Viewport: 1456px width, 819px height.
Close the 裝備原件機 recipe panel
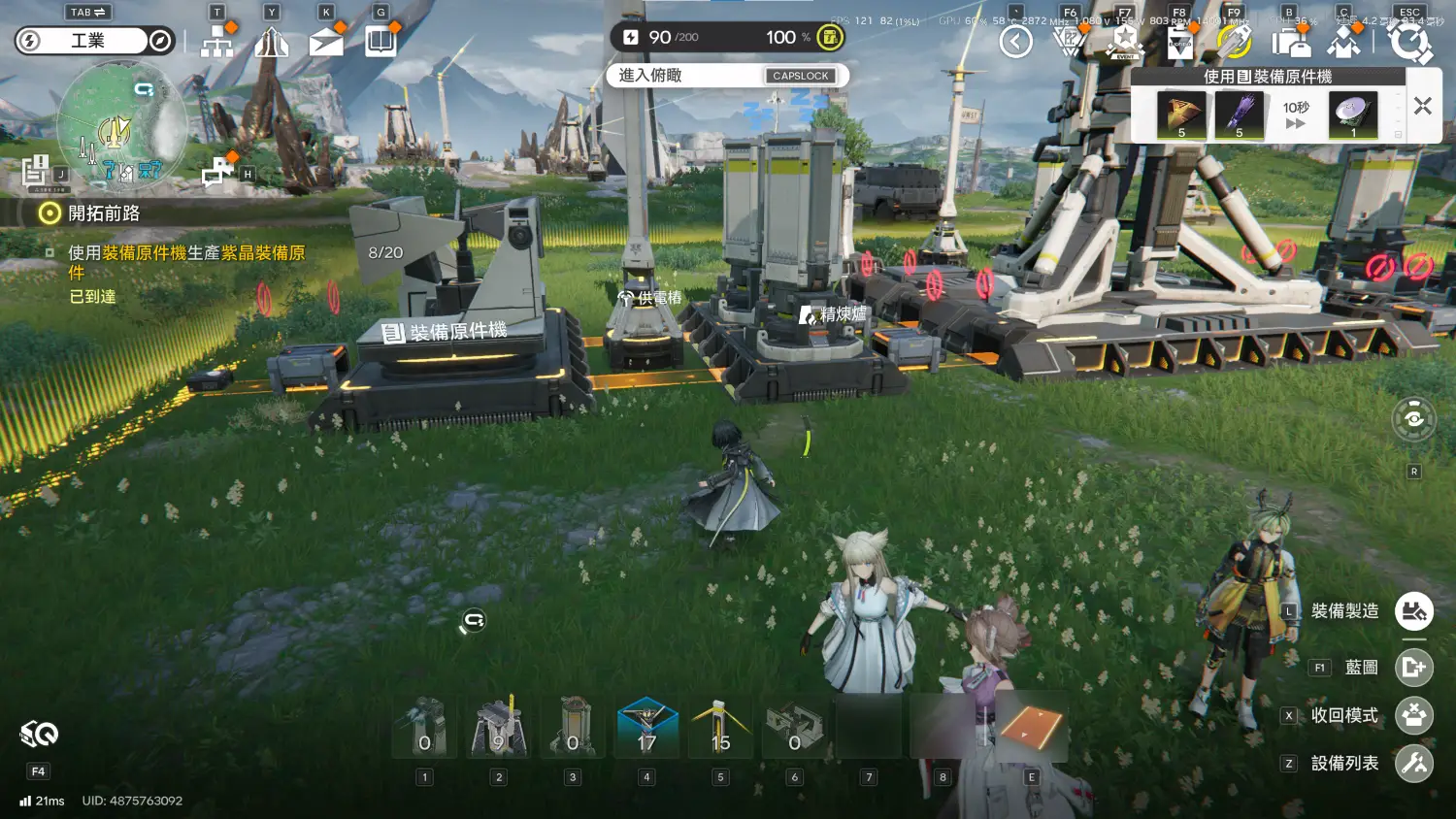[x=1422, y=107]
